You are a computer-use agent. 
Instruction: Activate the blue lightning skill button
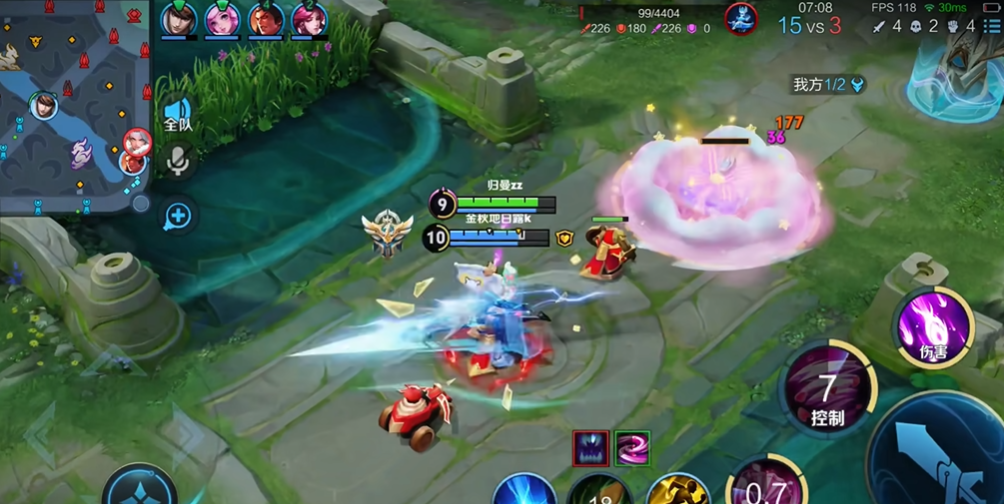[525, 490]
